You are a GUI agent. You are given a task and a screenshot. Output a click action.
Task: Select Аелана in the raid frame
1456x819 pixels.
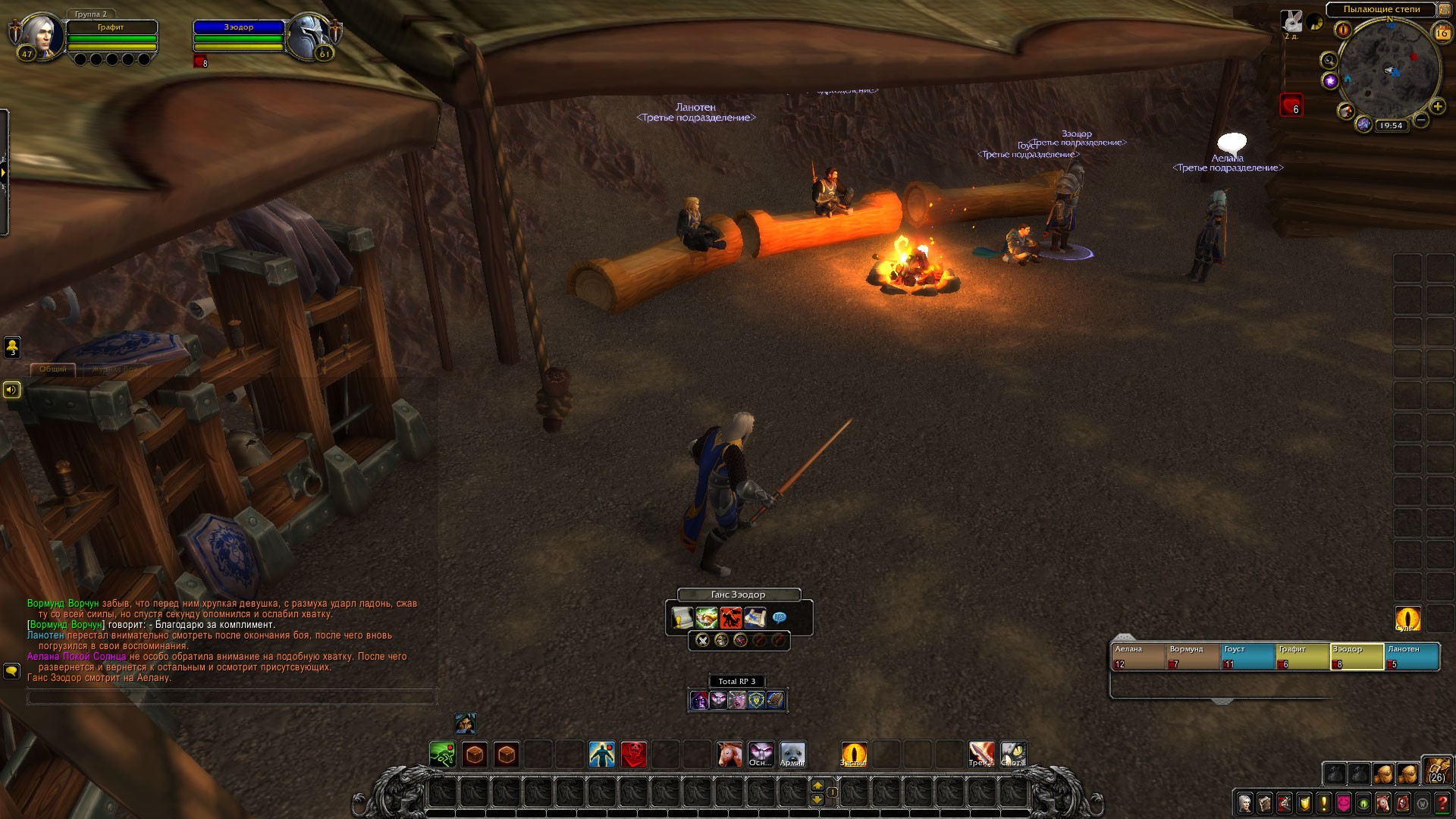(1137, 656)
